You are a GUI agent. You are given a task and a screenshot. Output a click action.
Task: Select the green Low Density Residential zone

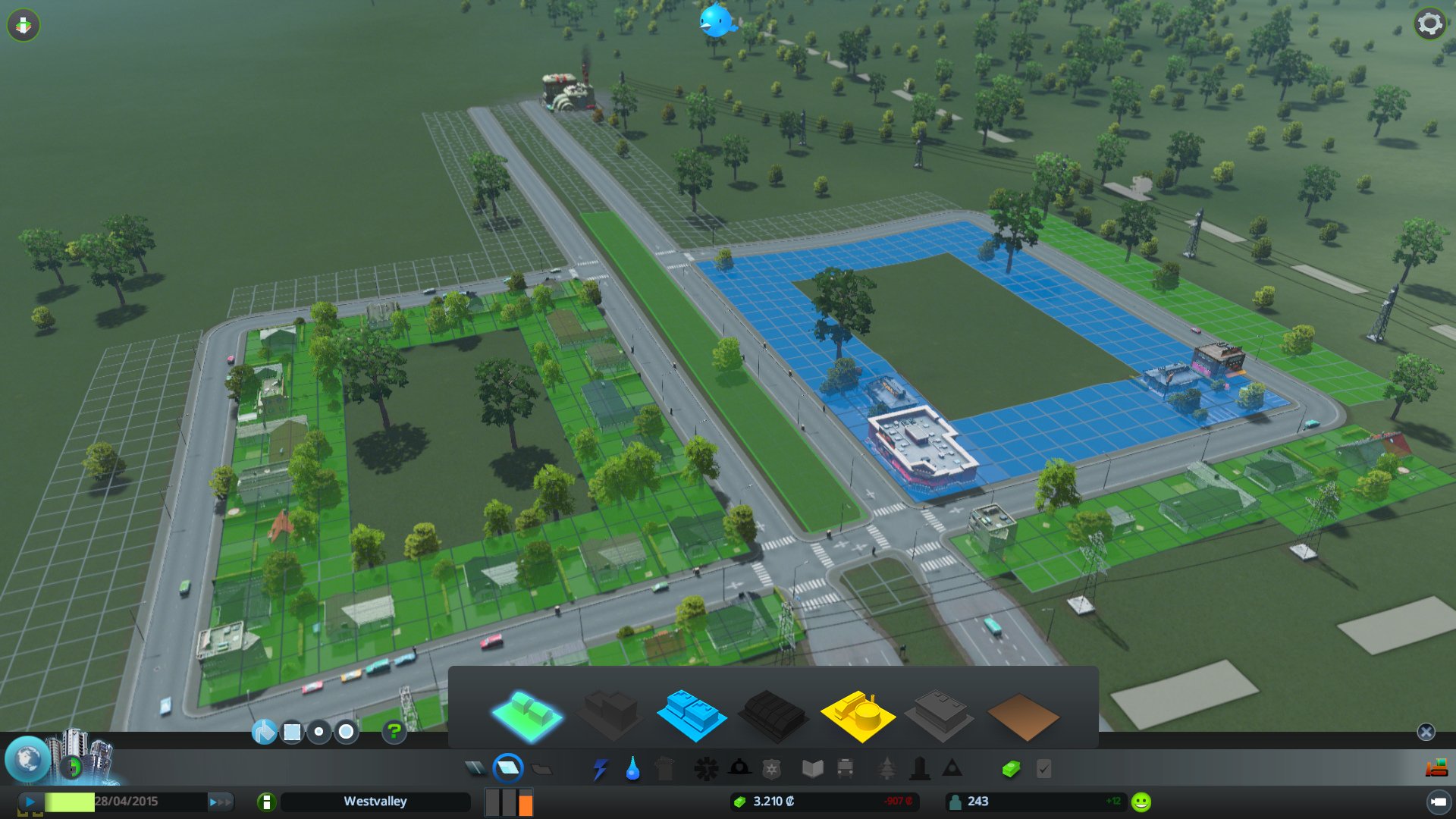click(x=529, y=713)
